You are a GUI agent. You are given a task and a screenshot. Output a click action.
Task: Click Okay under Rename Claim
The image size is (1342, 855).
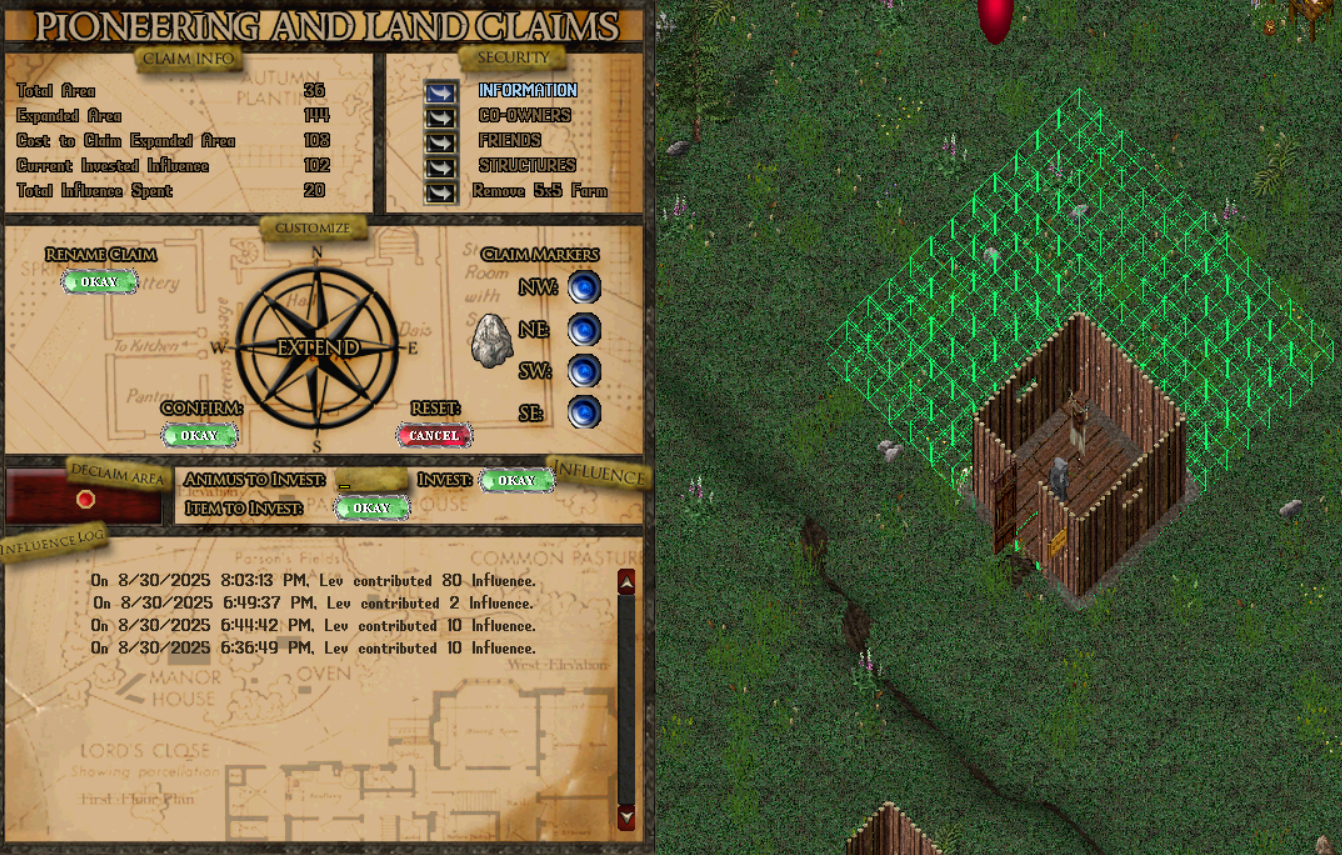pos(99,282)
